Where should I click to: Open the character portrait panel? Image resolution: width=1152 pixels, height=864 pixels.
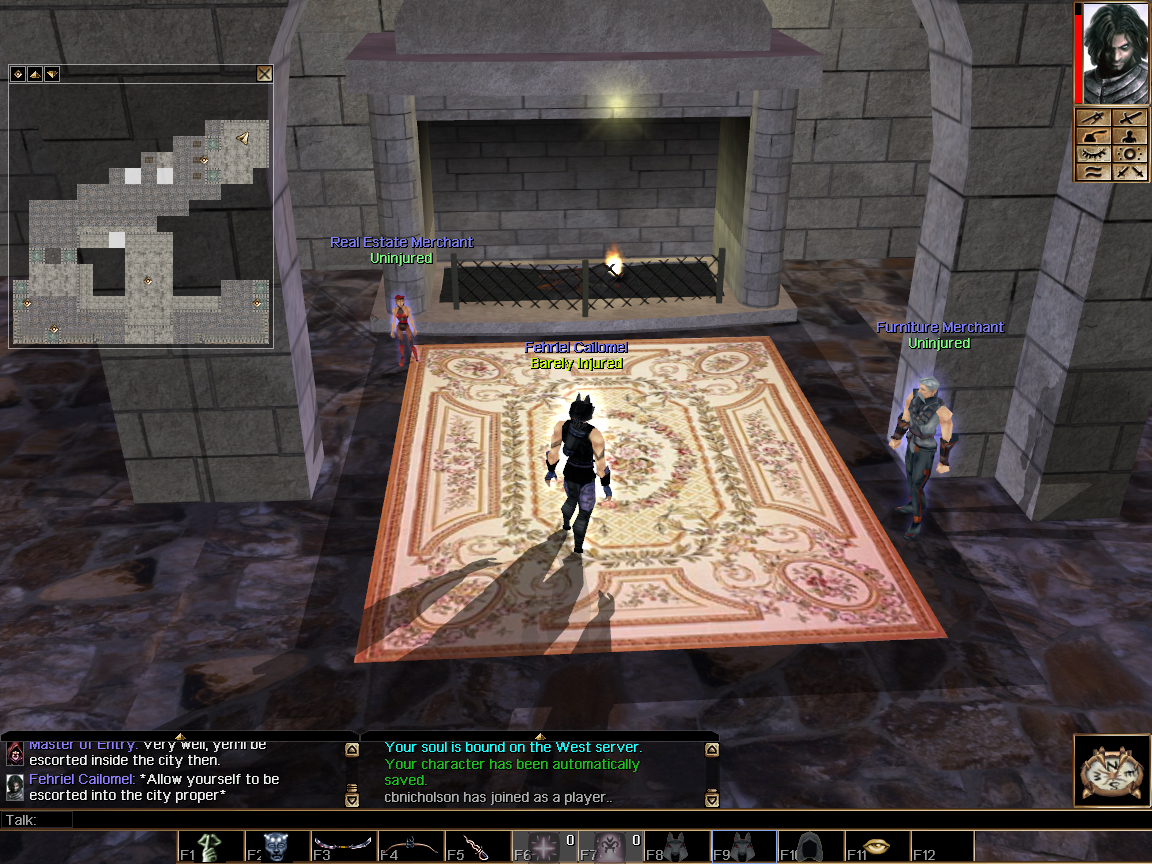click(1114, 52)
